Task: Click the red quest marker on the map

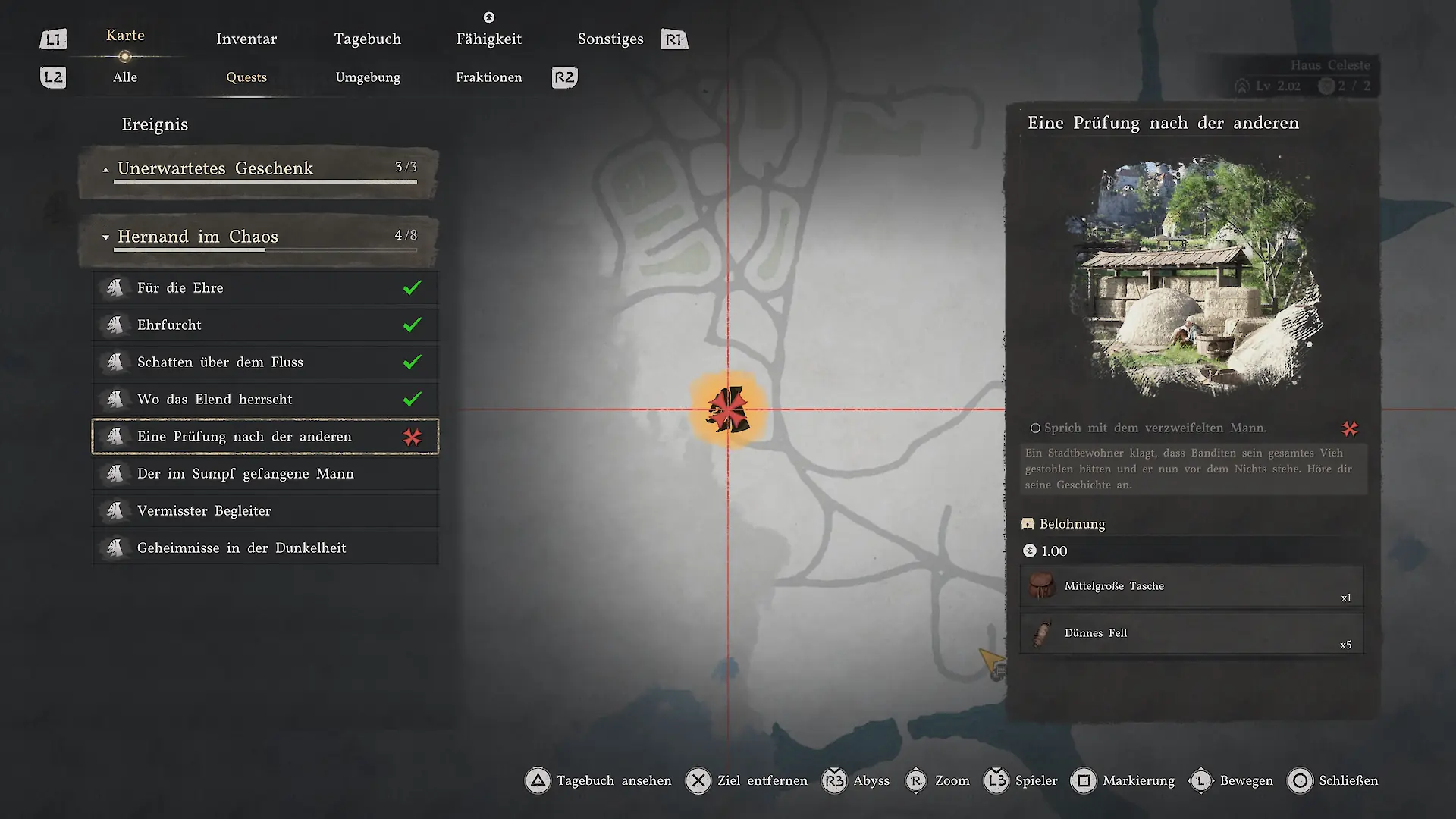Action: tap(728, 409)
